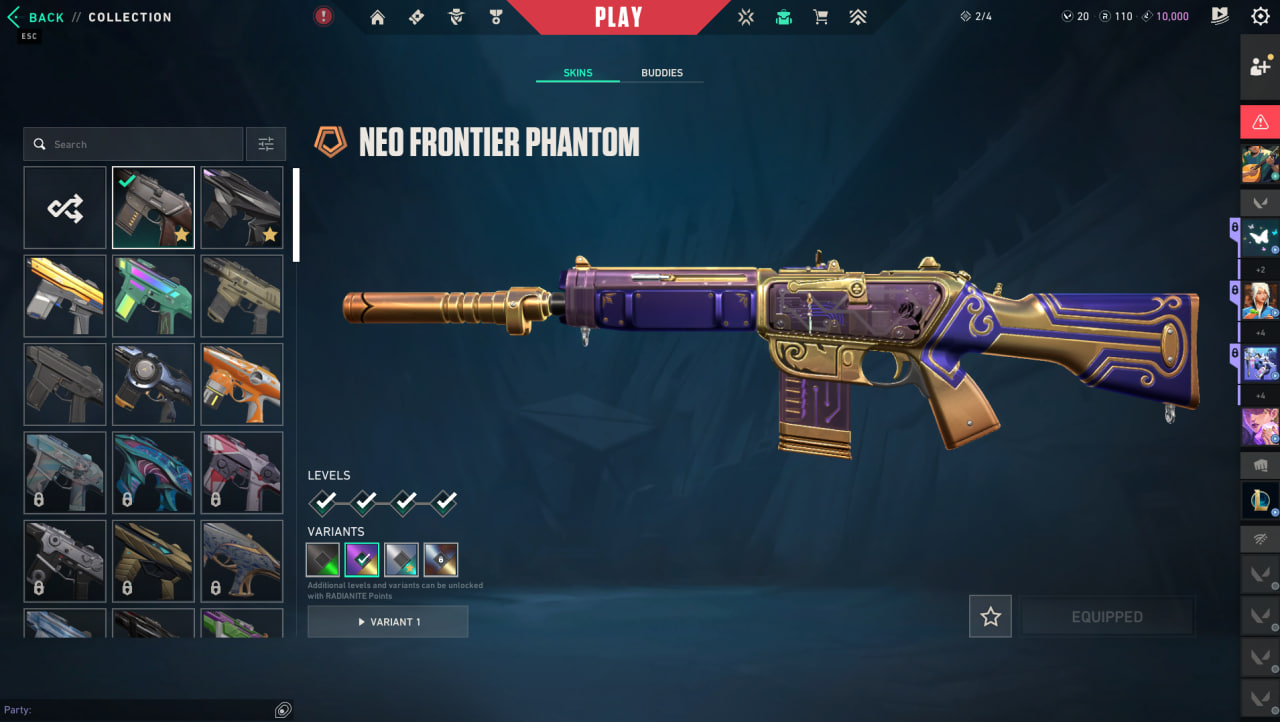
Task: Select the green-black variant swatch
Action: (322, 560)
